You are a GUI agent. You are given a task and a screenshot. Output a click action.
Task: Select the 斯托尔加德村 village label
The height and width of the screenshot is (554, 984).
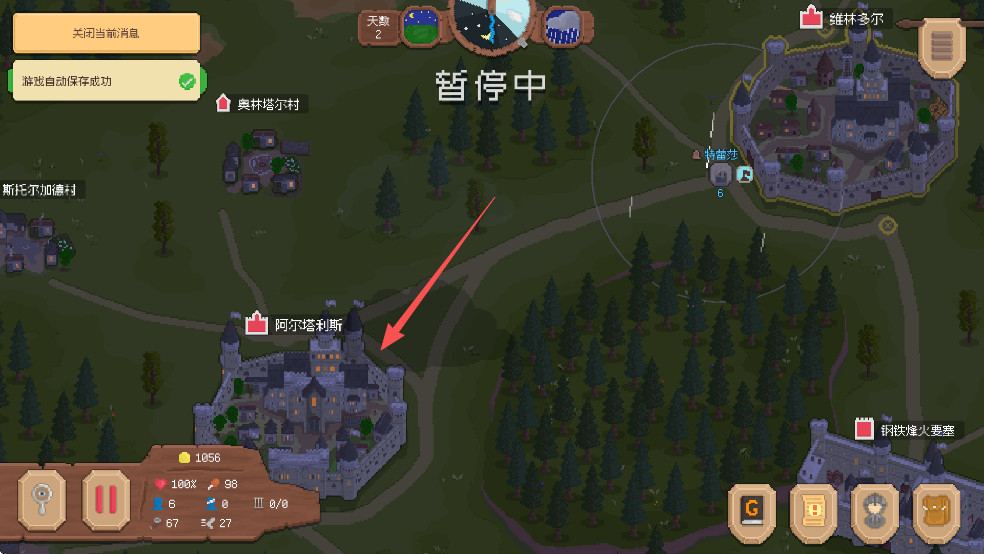click(x=40, y=189)
